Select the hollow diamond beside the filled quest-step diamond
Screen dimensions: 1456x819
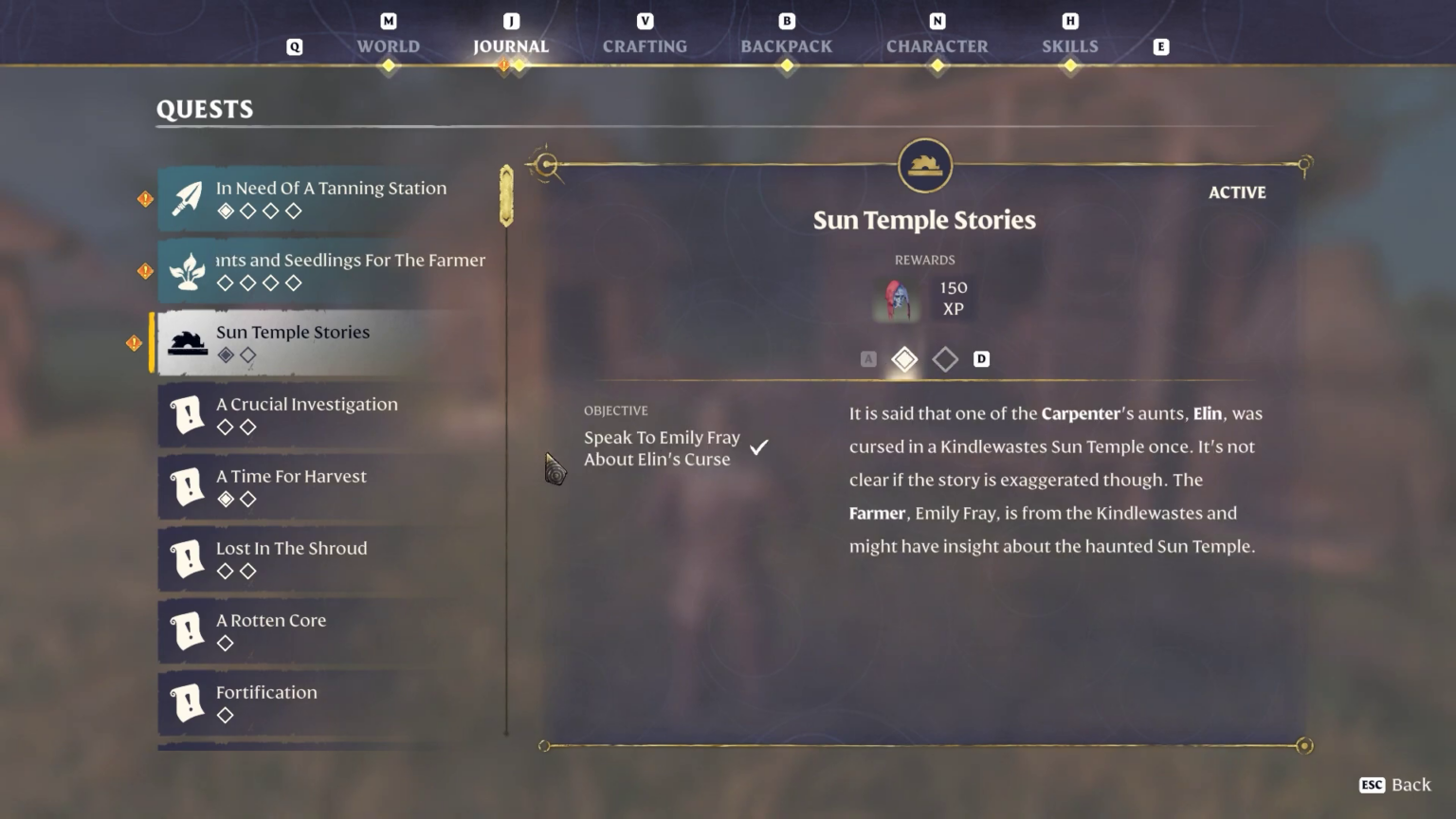pos(945,359)
